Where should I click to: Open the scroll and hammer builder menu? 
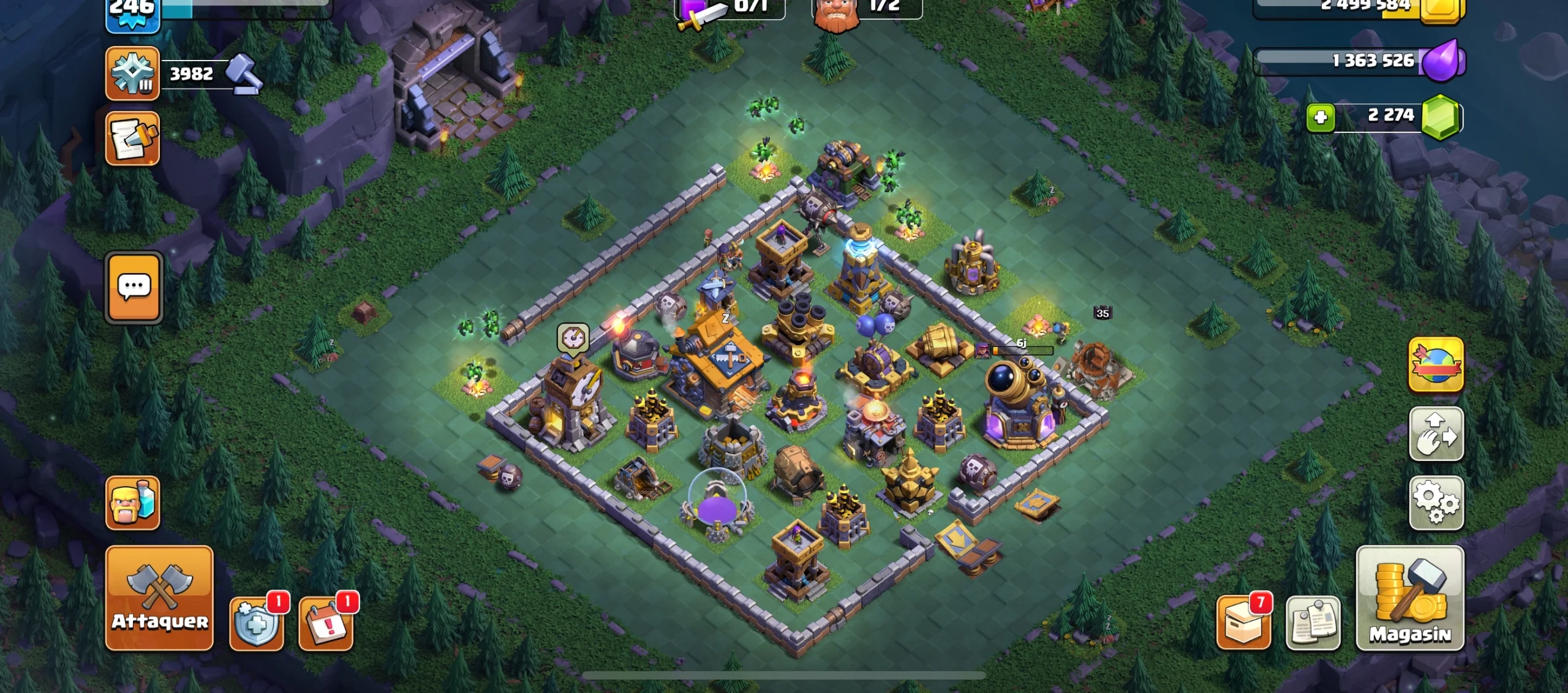click(x=132, y=138)
